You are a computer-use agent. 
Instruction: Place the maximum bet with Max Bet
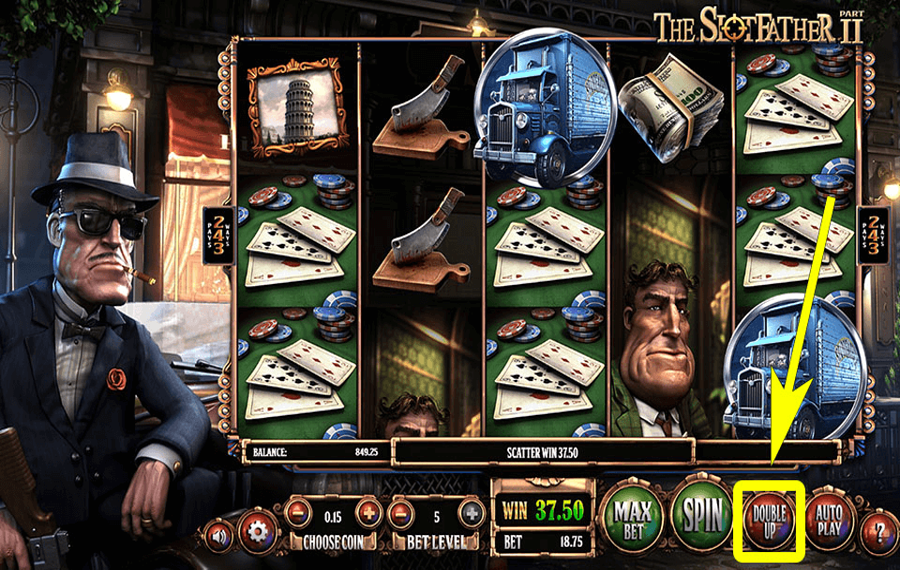click(634, 517)
